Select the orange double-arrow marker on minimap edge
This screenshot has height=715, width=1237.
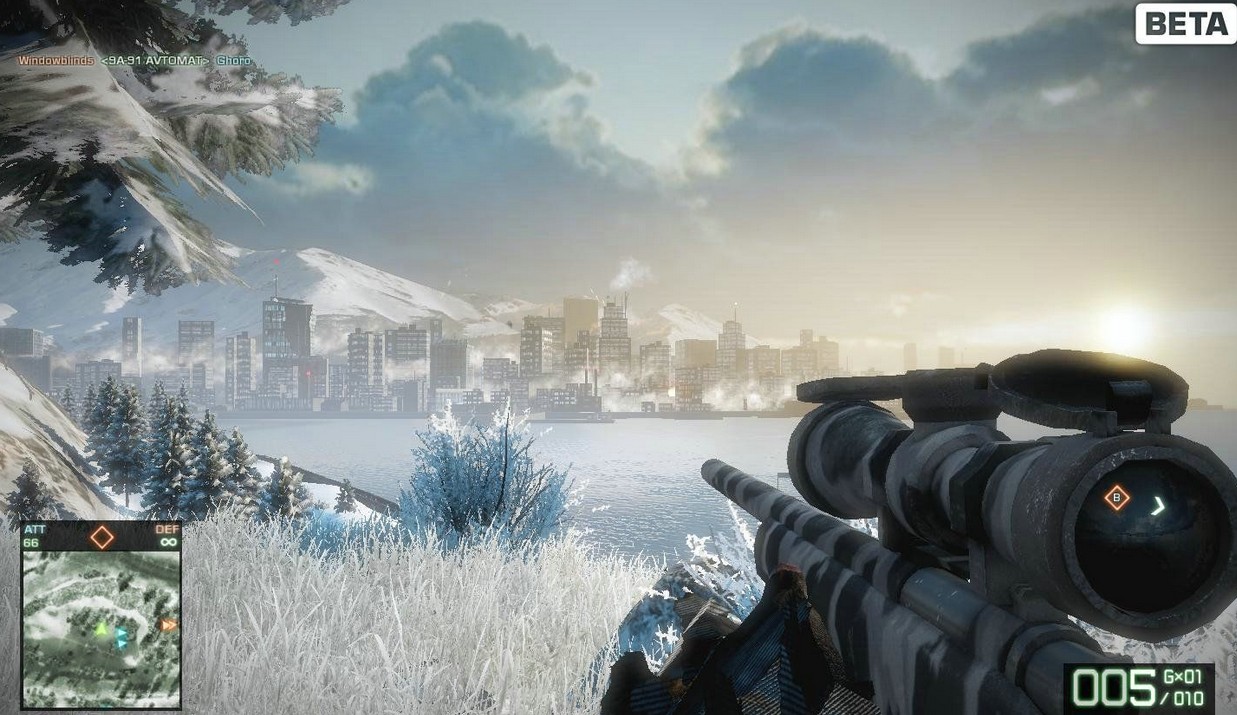coord(169,626)
